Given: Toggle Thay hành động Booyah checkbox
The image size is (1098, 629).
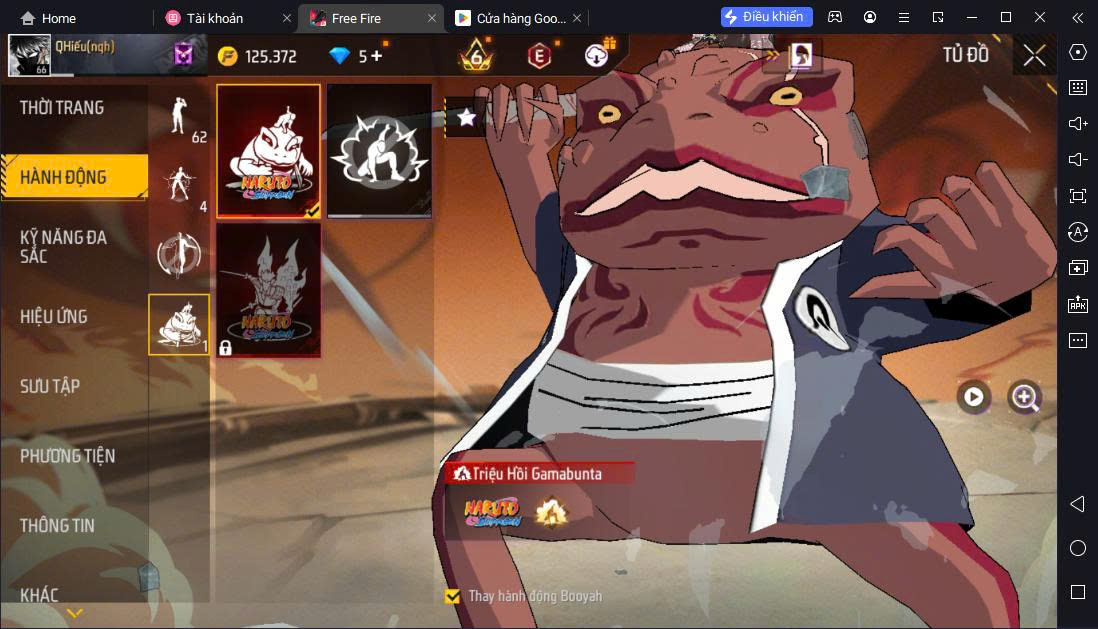Looking at the screenshot, I should point(452,596).
